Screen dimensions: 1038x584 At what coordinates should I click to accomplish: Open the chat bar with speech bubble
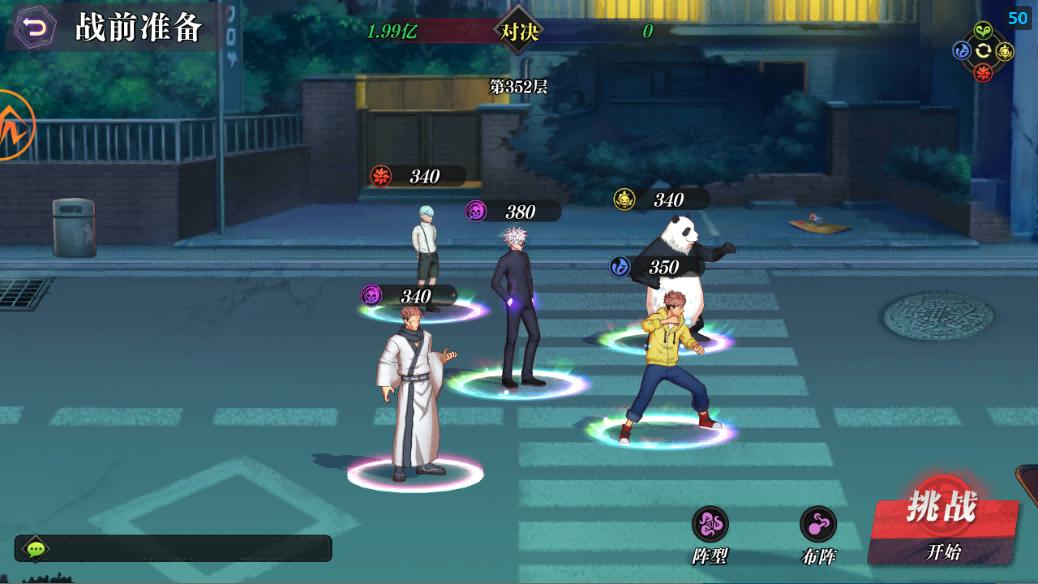coord(173,548)
